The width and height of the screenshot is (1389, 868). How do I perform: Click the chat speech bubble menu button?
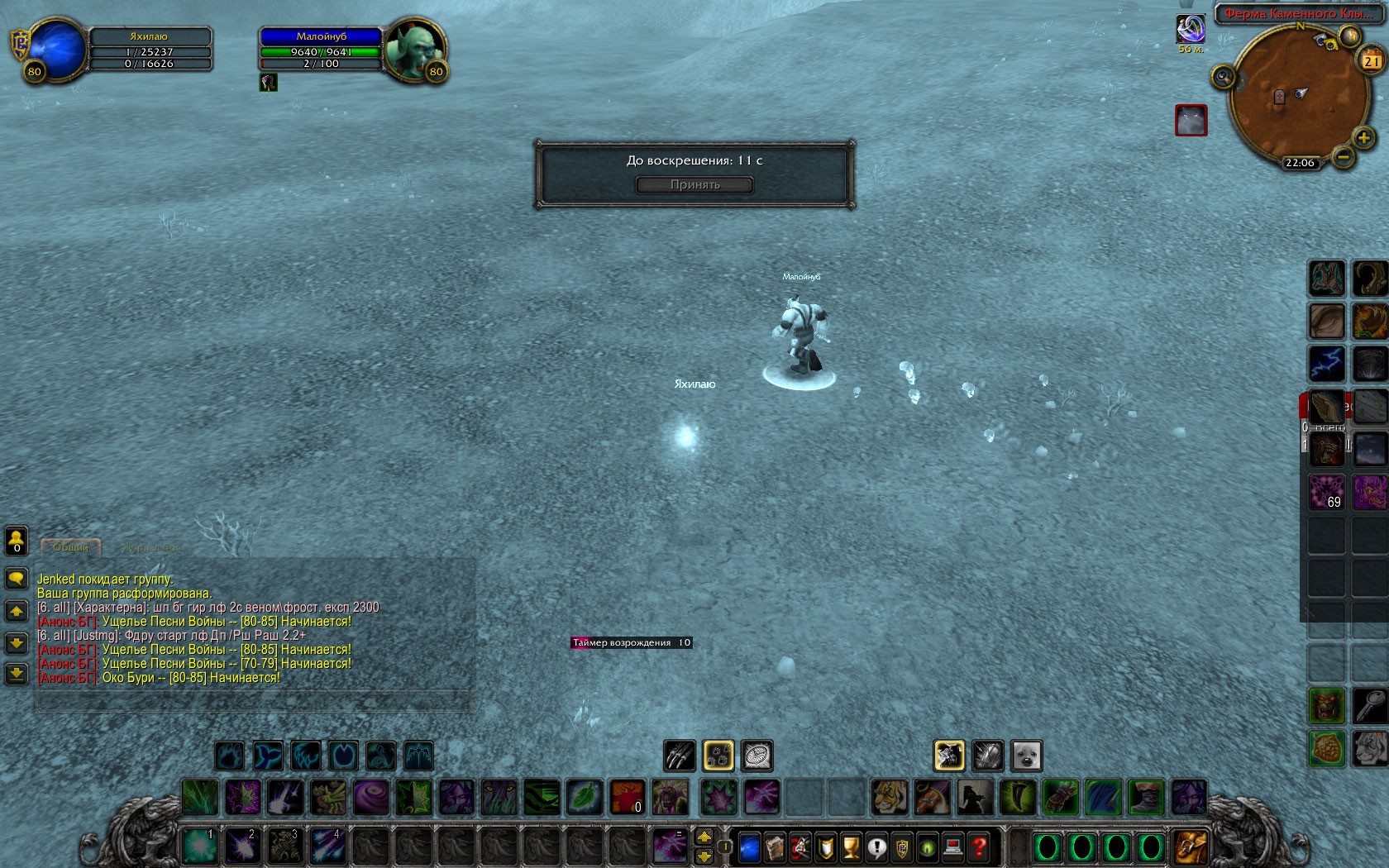(17, 578)
